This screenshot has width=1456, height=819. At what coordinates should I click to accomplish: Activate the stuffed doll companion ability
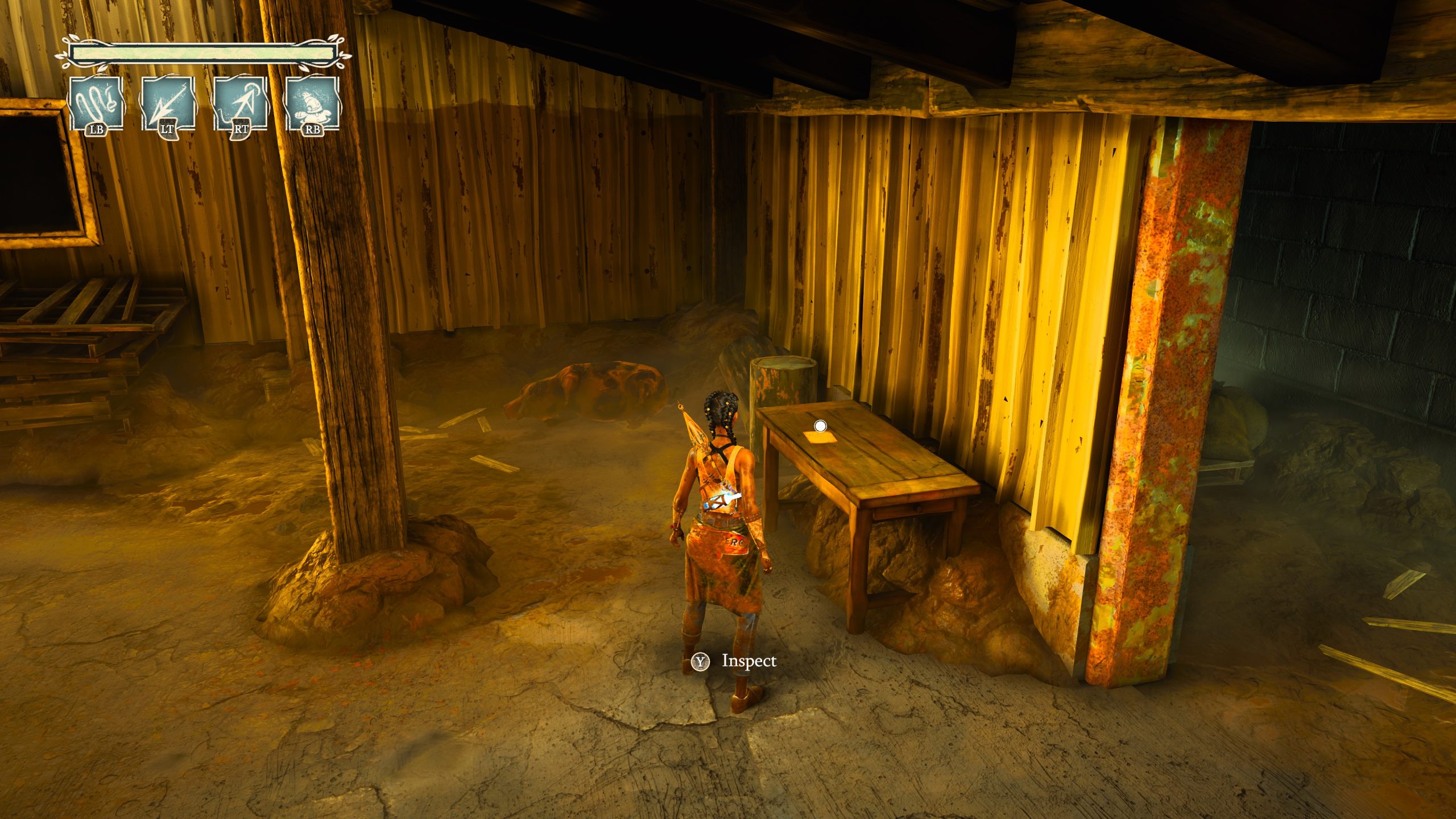(312, 105)
